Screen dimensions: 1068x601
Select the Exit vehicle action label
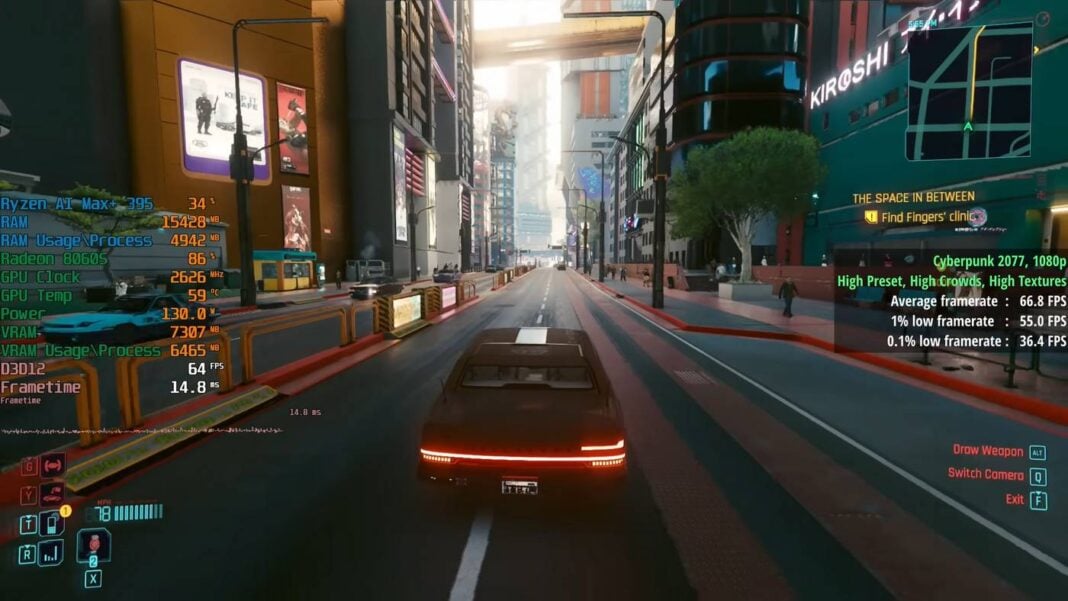pyautogui.click(x=1015, y=499)
